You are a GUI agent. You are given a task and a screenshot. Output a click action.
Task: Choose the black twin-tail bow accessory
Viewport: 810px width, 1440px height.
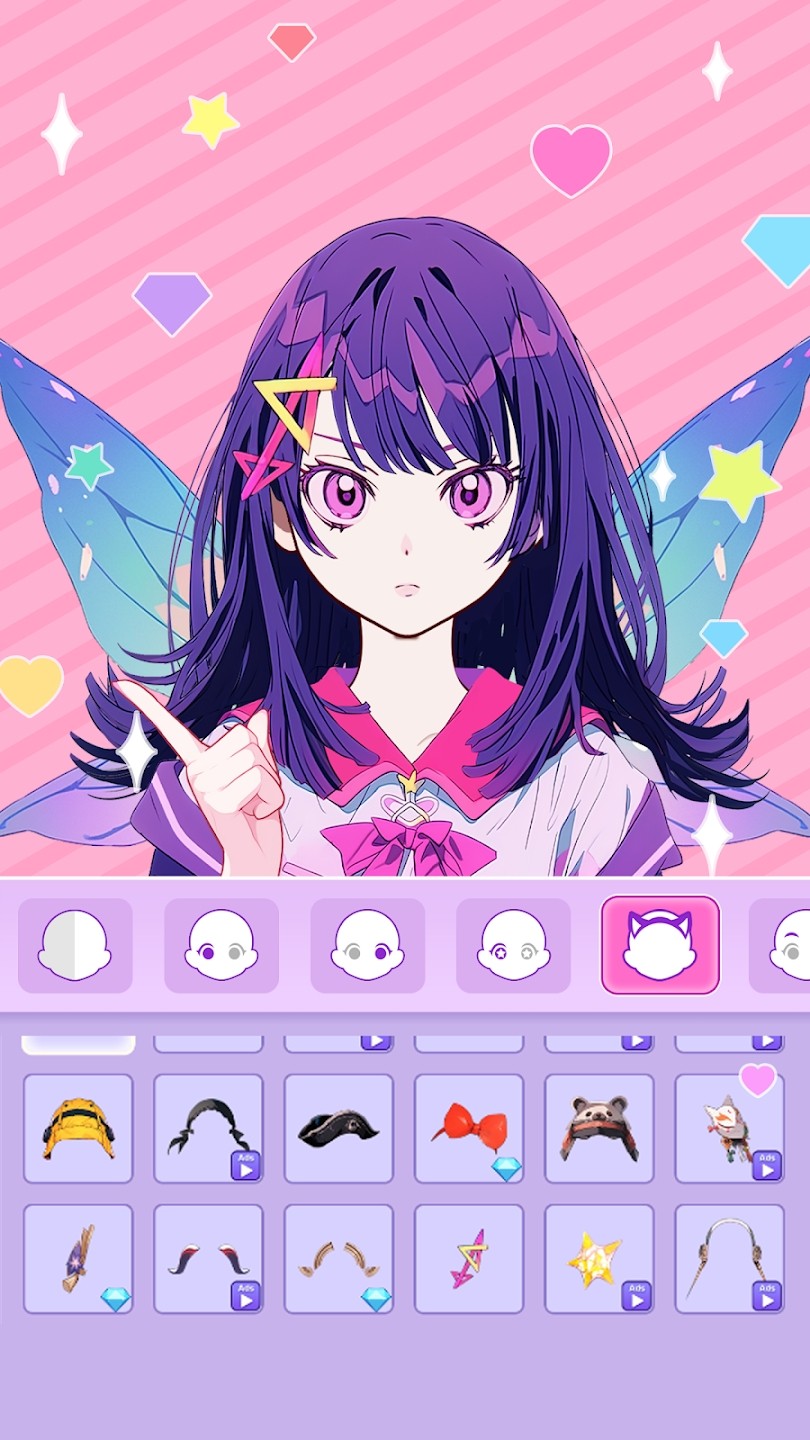pyautogui.click(x=208, y=1128)
